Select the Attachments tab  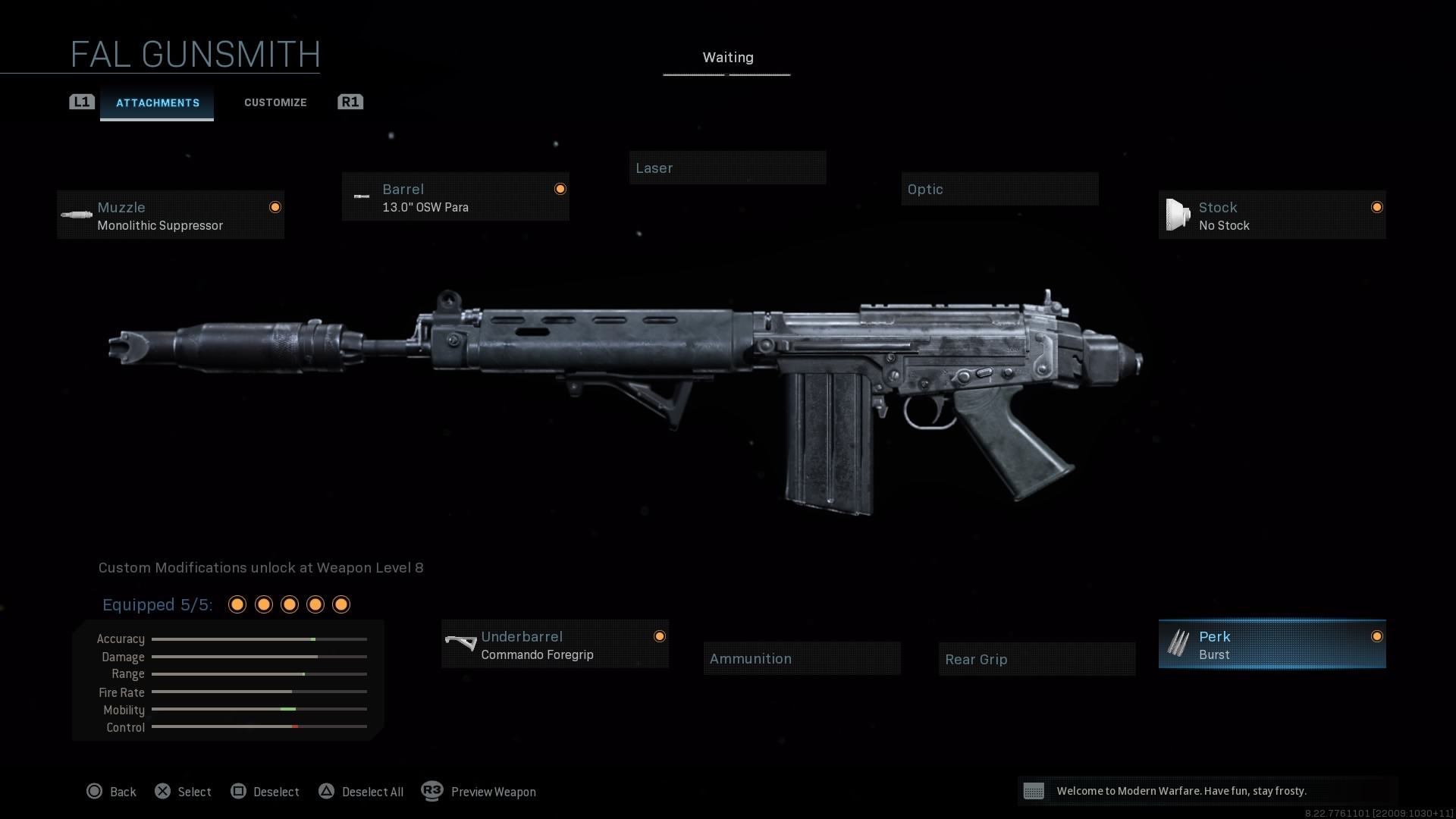(157, 103)
